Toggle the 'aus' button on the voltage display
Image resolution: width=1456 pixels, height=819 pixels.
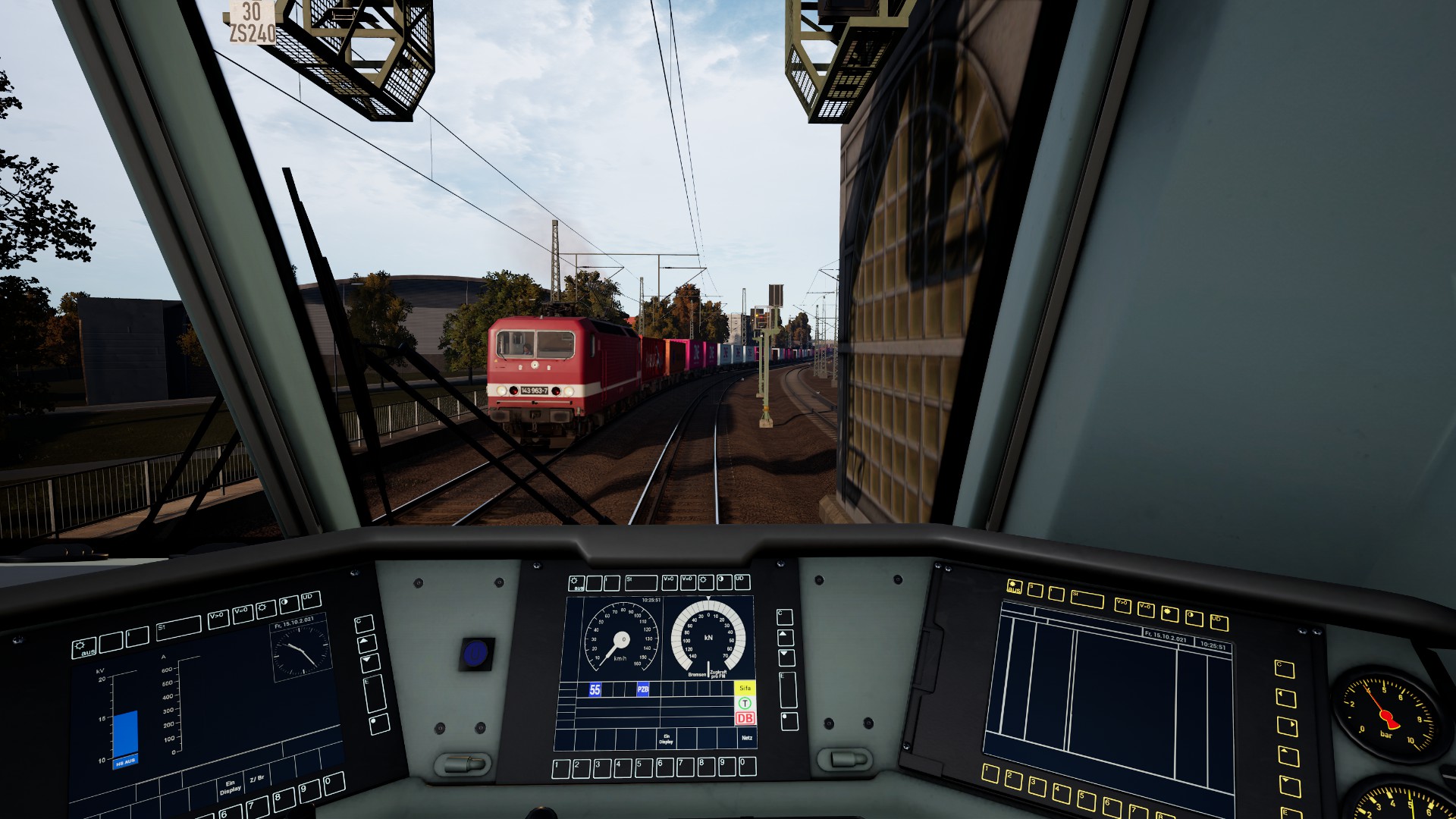(x=84, y=648)
